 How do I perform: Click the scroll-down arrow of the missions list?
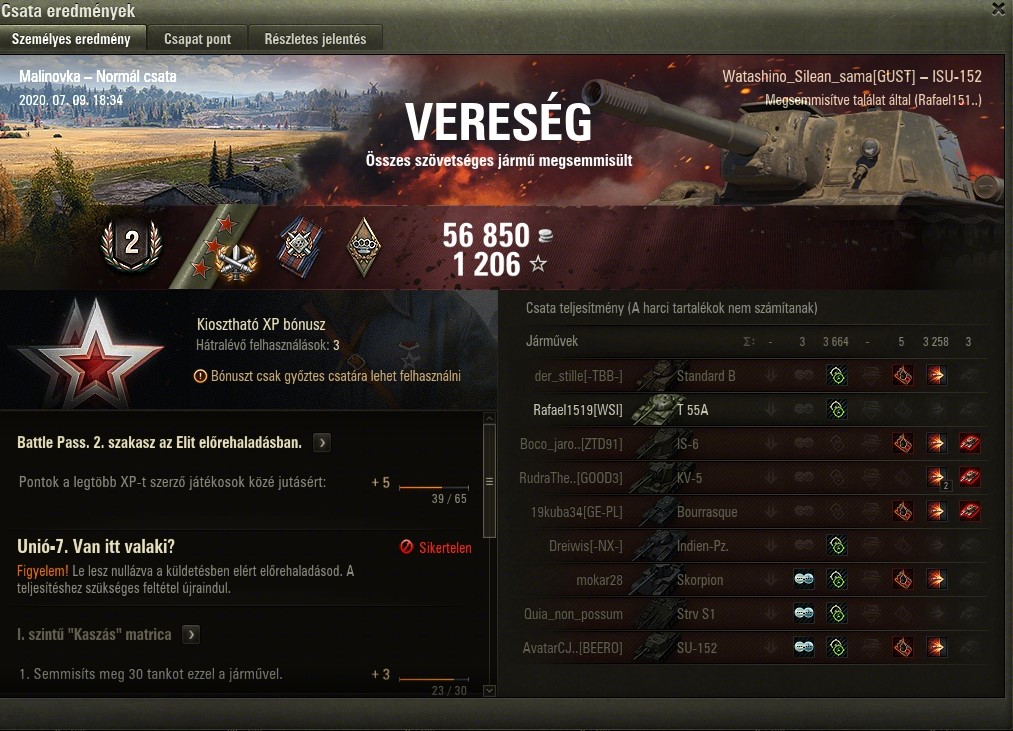click(489, 690)
